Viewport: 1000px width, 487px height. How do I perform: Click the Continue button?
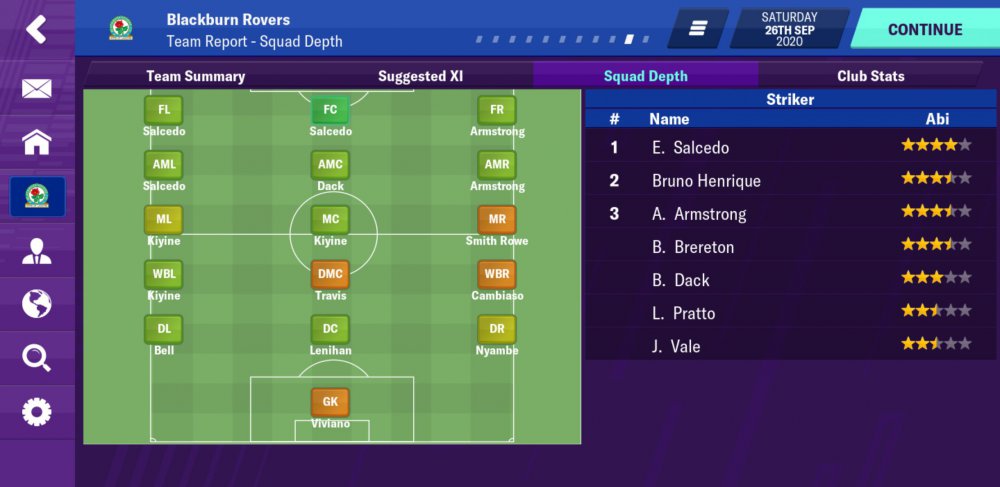click(x=924, y=29)
